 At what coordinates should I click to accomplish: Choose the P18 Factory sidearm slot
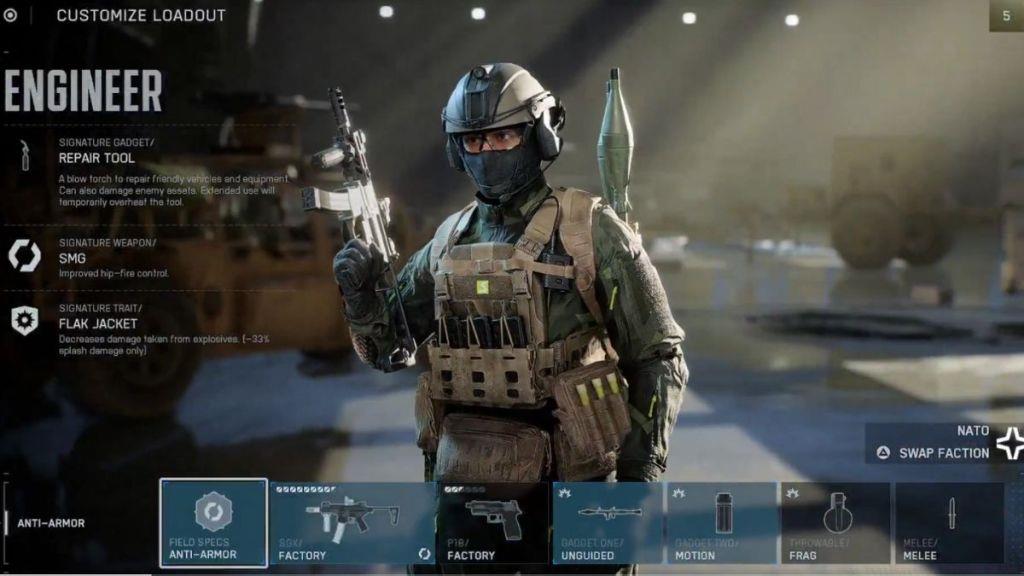(x=493, y=522)
